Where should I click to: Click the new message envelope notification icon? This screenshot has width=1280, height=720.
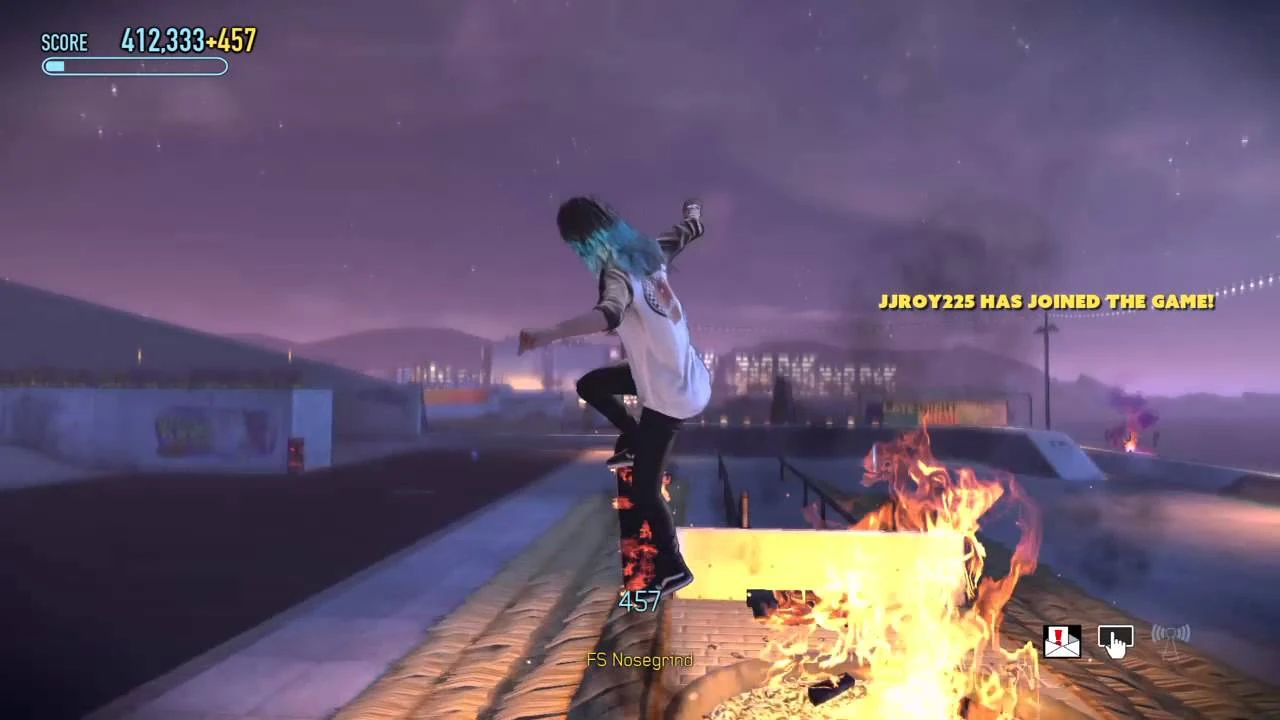coord(1061,640)
